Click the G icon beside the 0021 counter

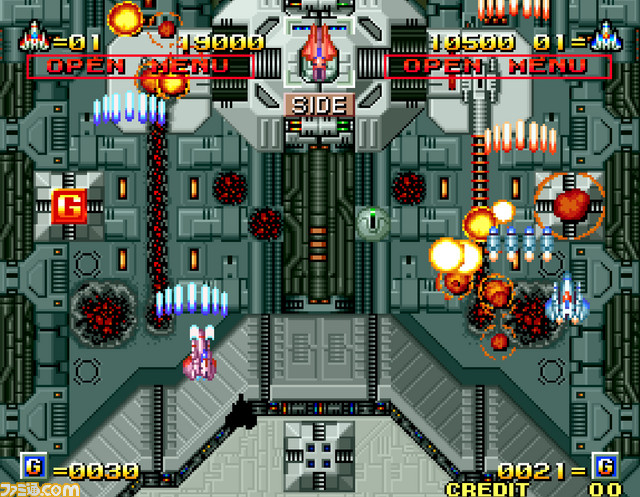tap(604, 467)
